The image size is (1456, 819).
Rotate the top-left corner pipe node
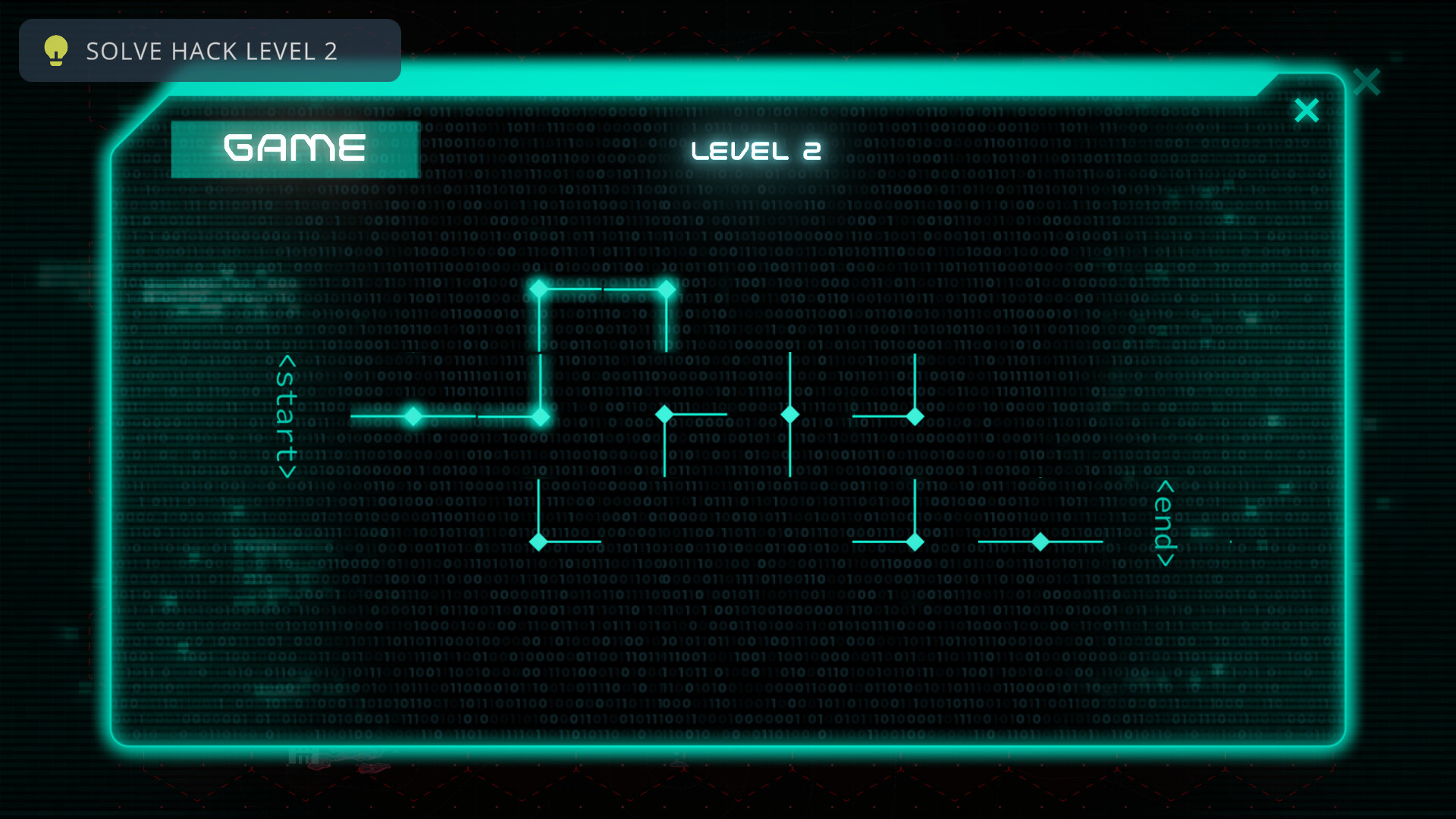tap(540, 287)
